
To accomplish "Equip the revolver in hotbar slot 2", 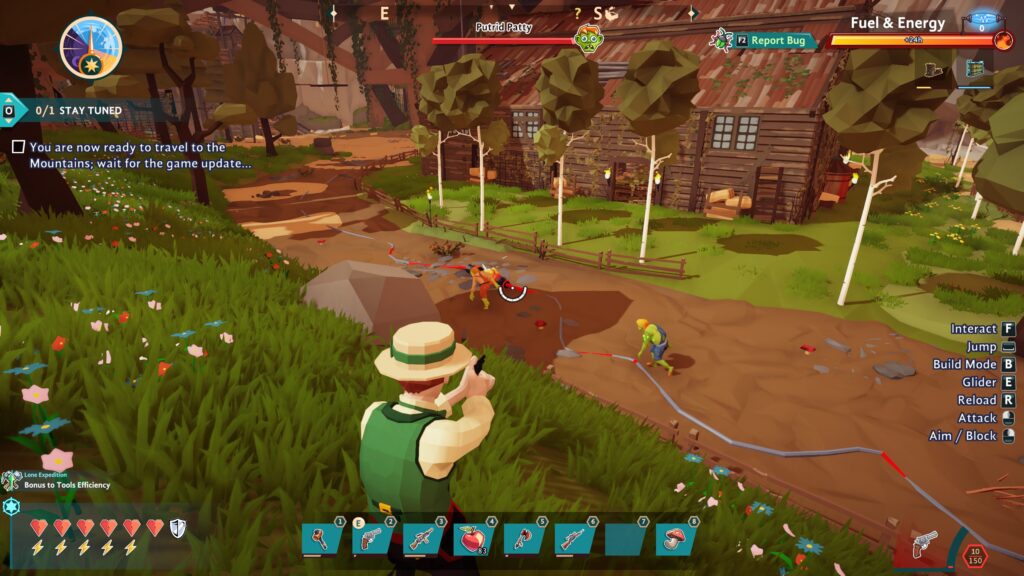I will click(371, 538).
